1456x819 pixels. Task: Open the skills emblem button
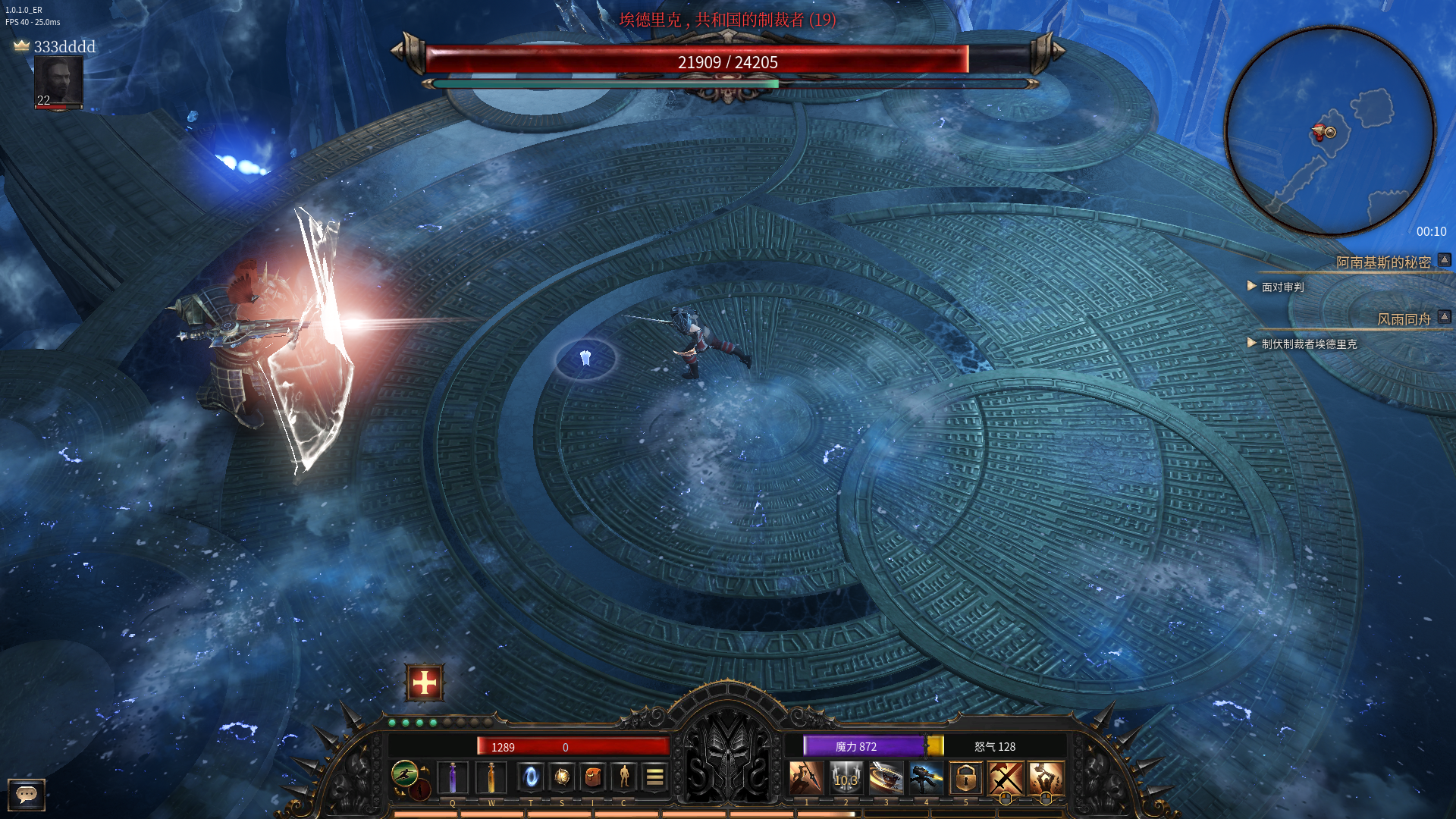[562, 777]
